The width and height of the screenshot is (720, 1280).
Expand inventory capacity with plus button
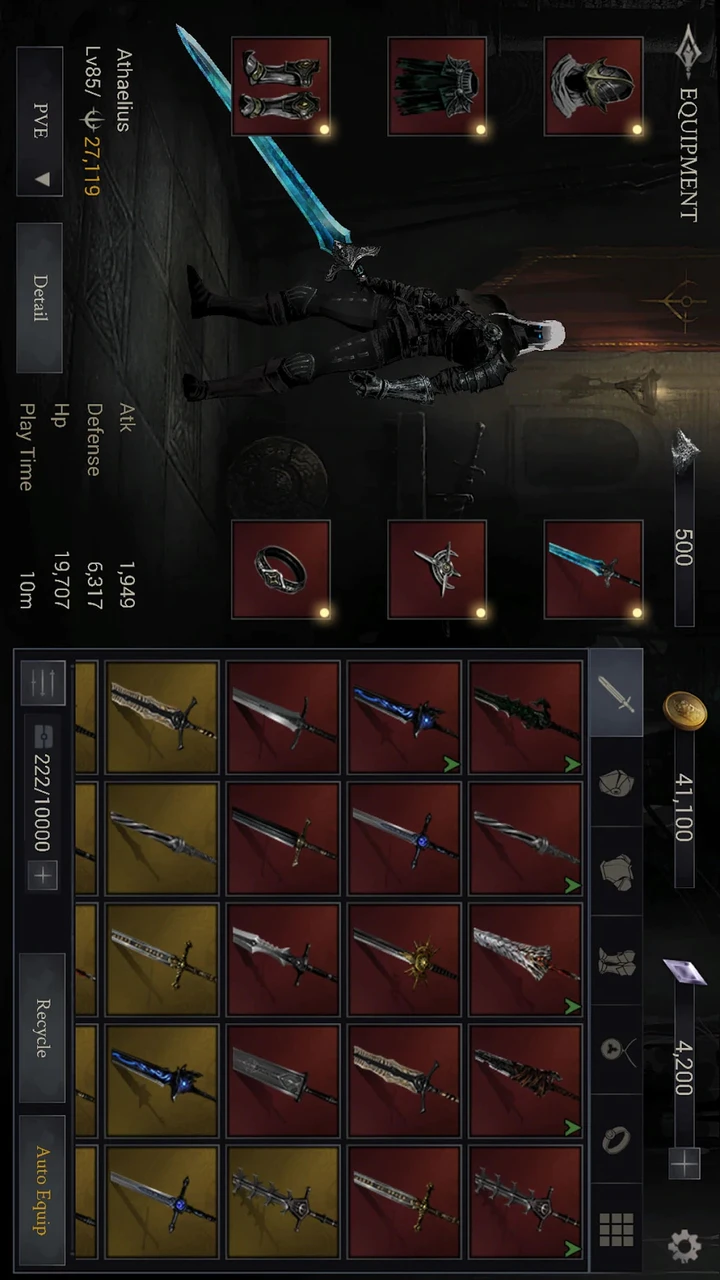(43, 877)
